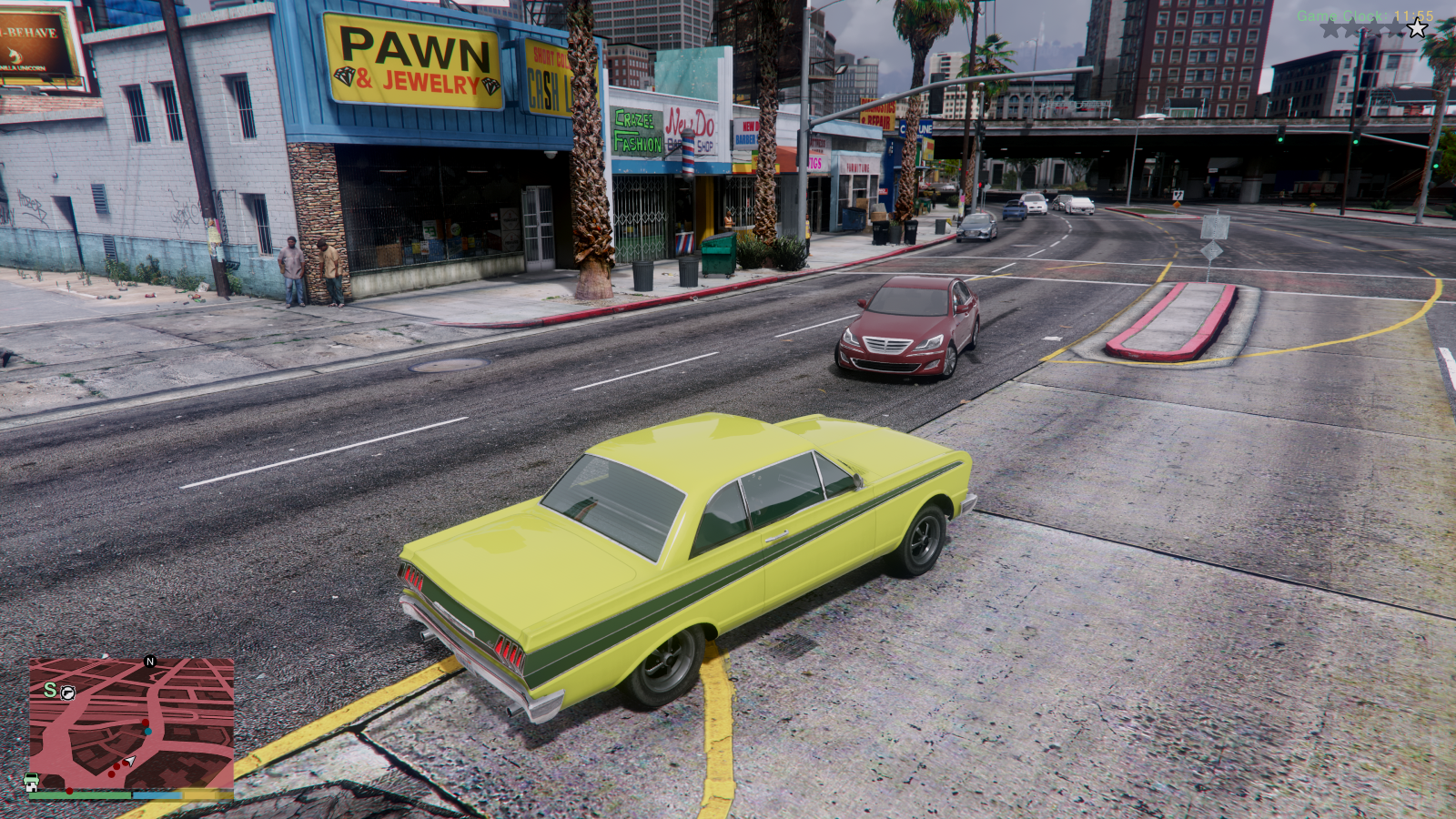1456x819 pixels.
Task: Click the lit white wanted star
Action: pos(1417,29)
